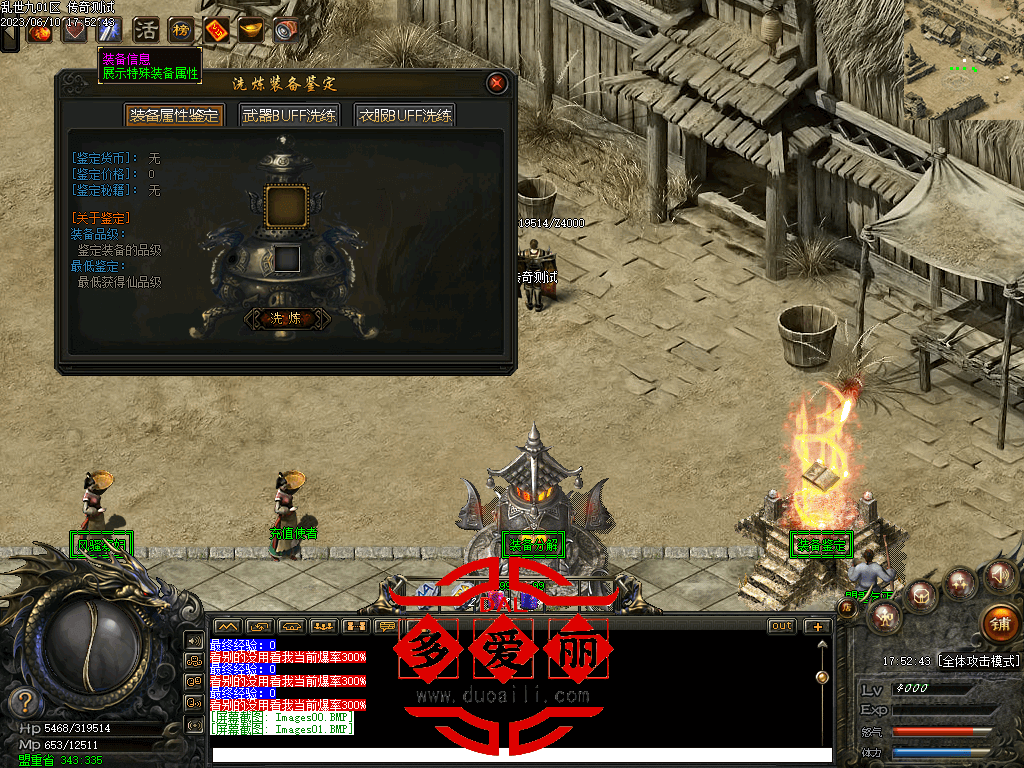Open the 活 activity icon

146,30
